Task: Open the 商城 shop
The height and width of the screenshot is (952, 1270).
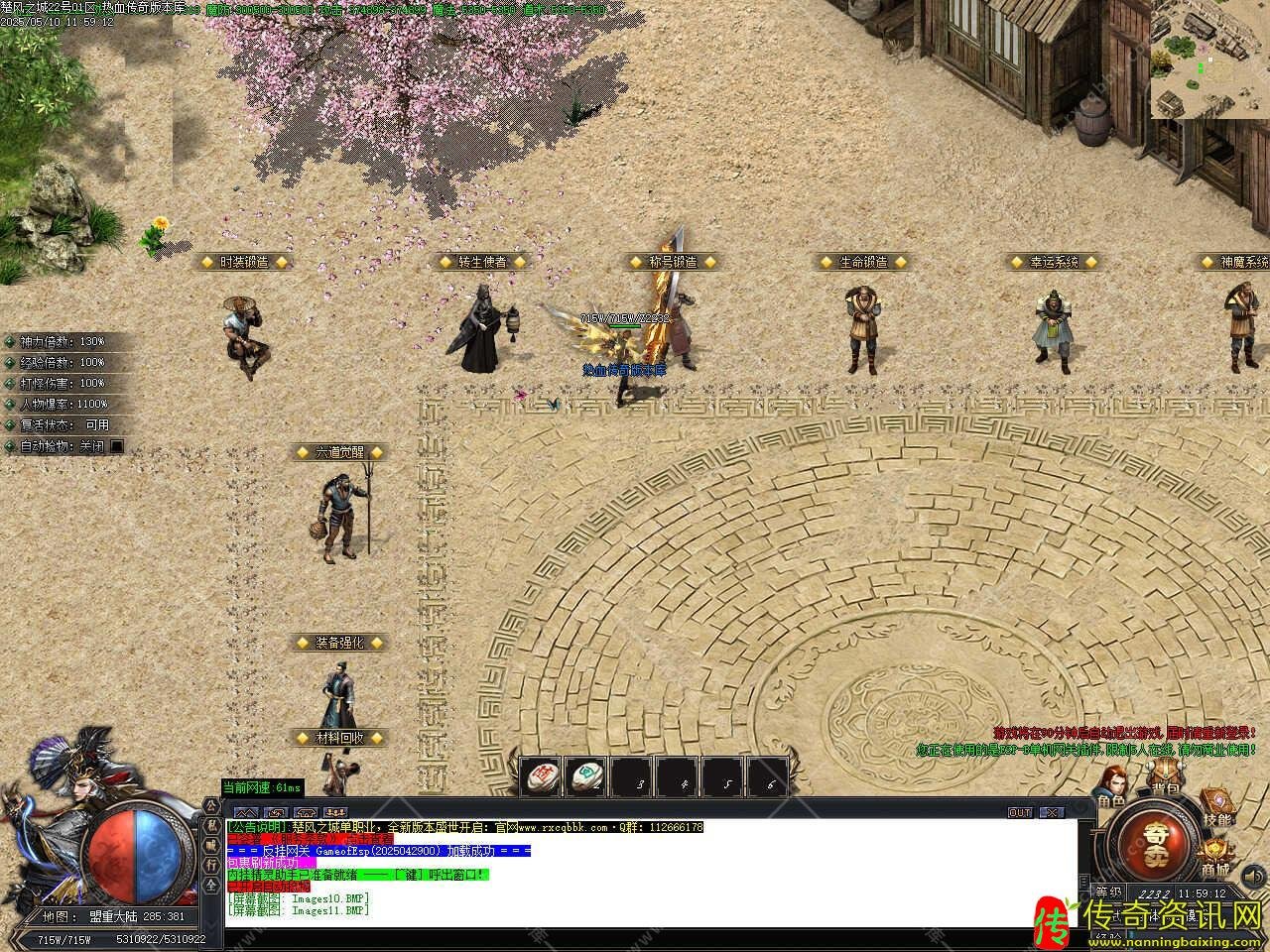Action: click(1213, 857)
